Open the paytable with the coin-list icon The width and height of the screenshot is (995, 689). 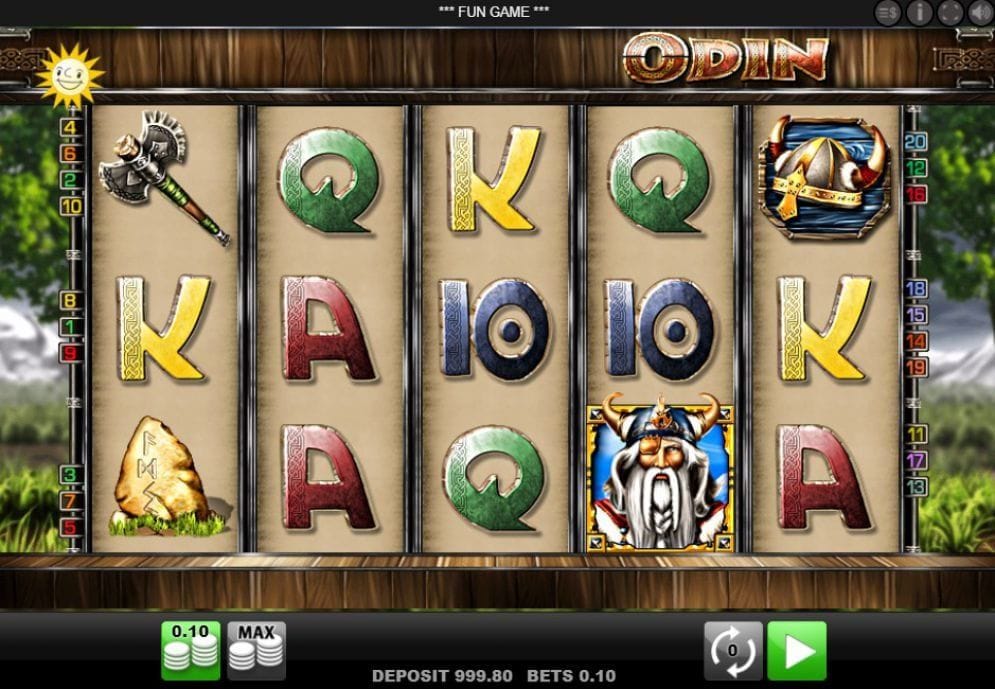[887, 12]
